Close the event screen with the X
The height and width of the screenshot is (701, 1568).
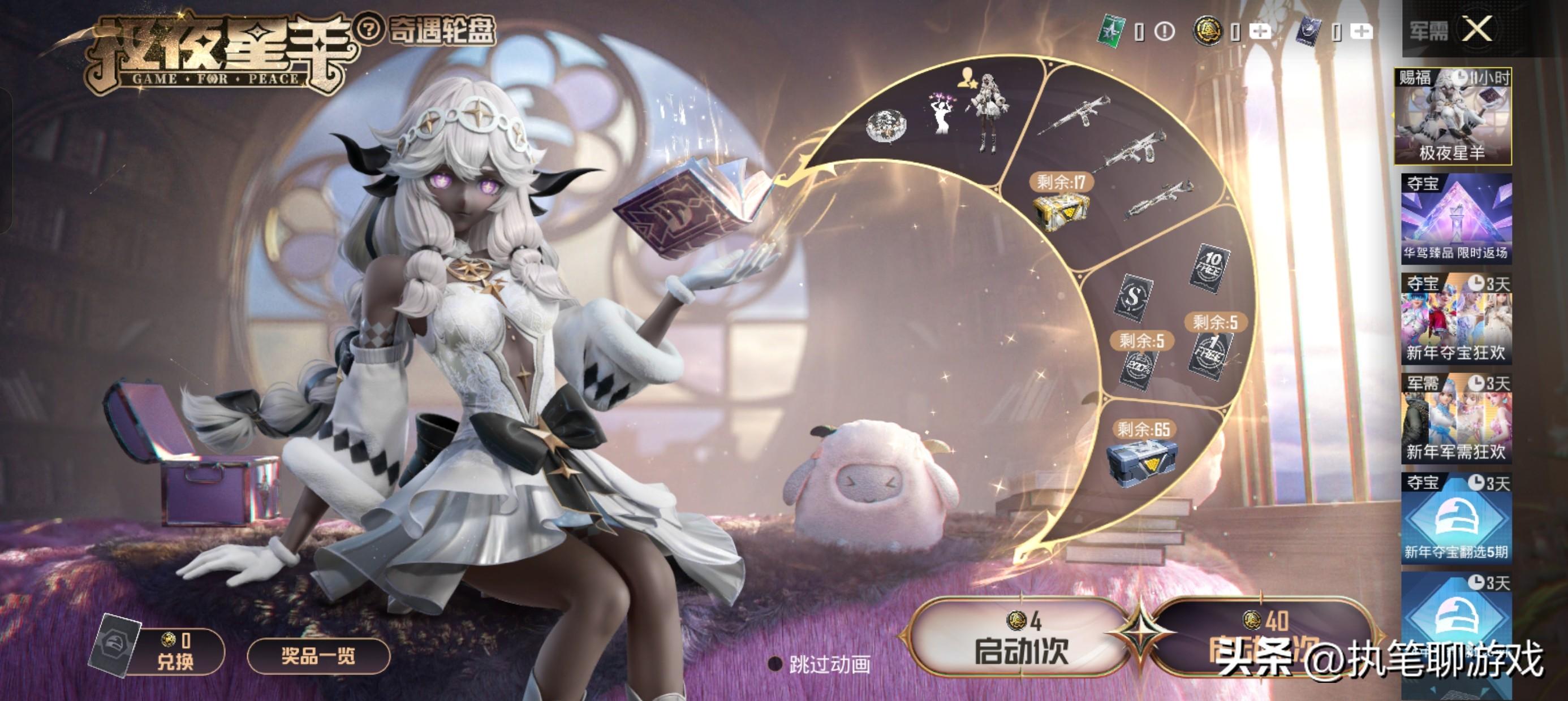pyautogui.click(x=1477, y=29)
